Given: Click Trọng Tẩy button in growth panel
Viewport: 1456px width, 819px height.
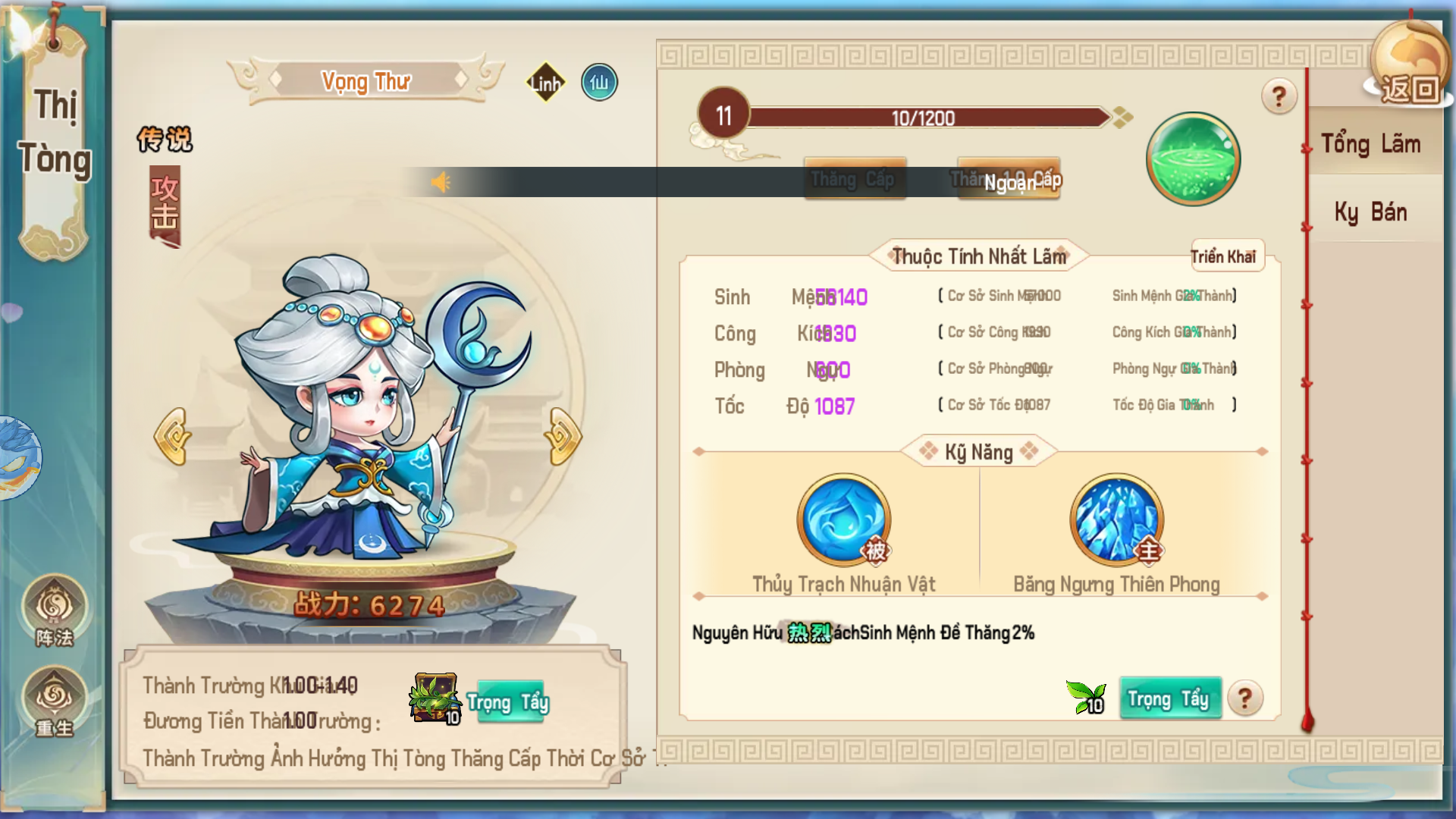Looking at the screenshot, I should (508, 702).
